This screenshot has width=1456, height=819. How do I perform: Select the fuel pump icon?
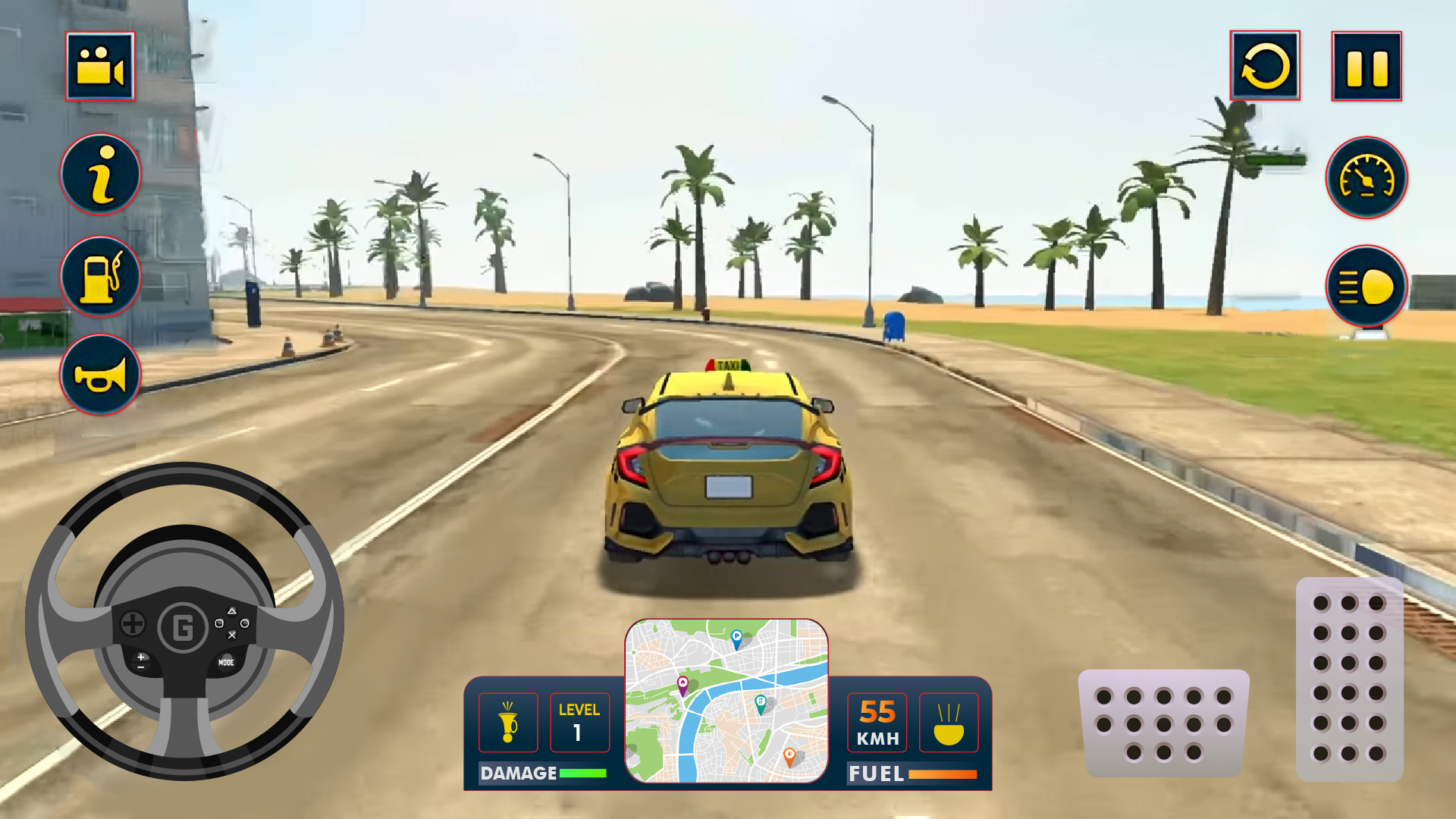click(99, 276)
